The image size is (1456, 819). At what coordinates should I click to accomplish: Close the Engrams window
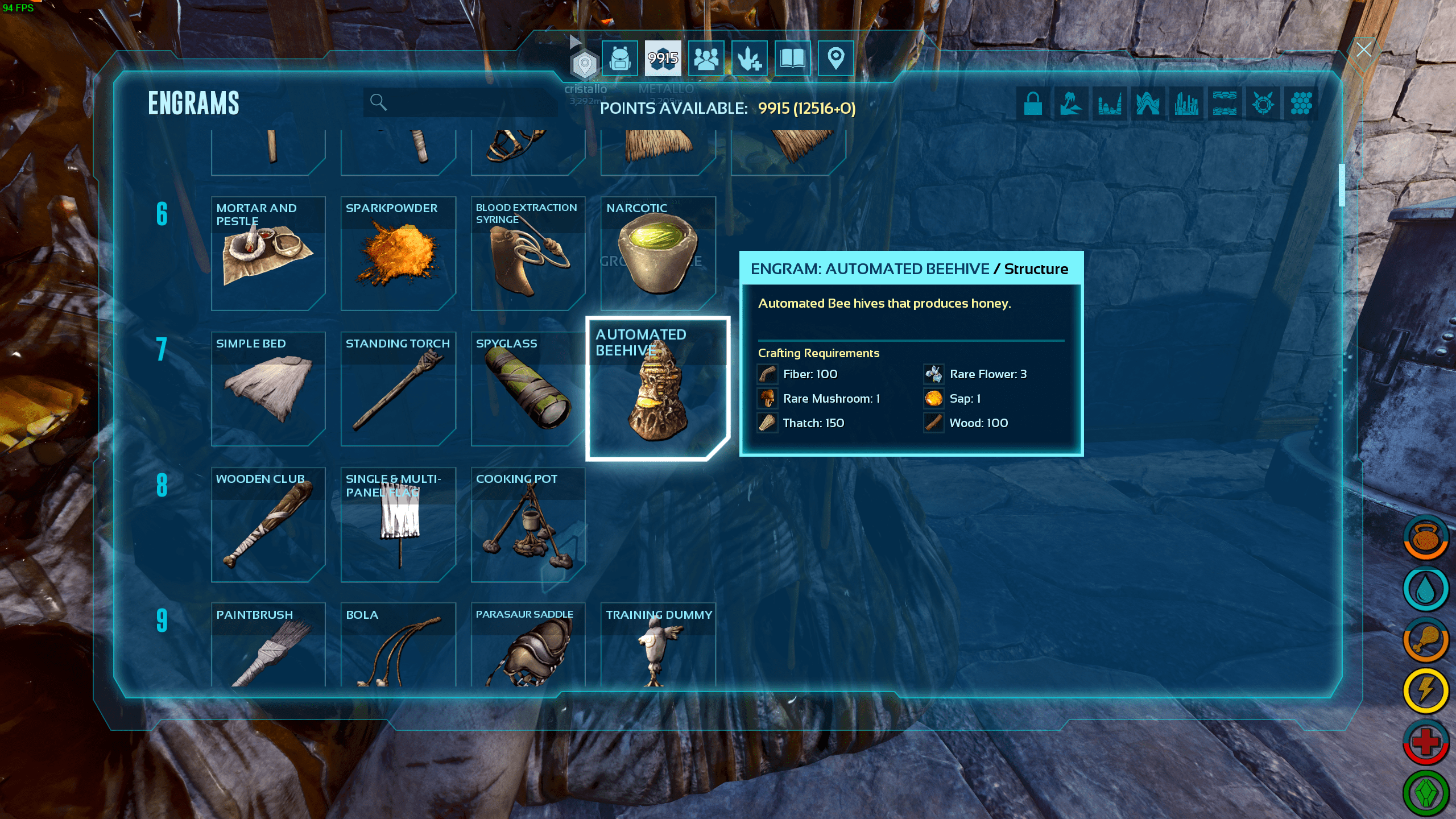1363,50
